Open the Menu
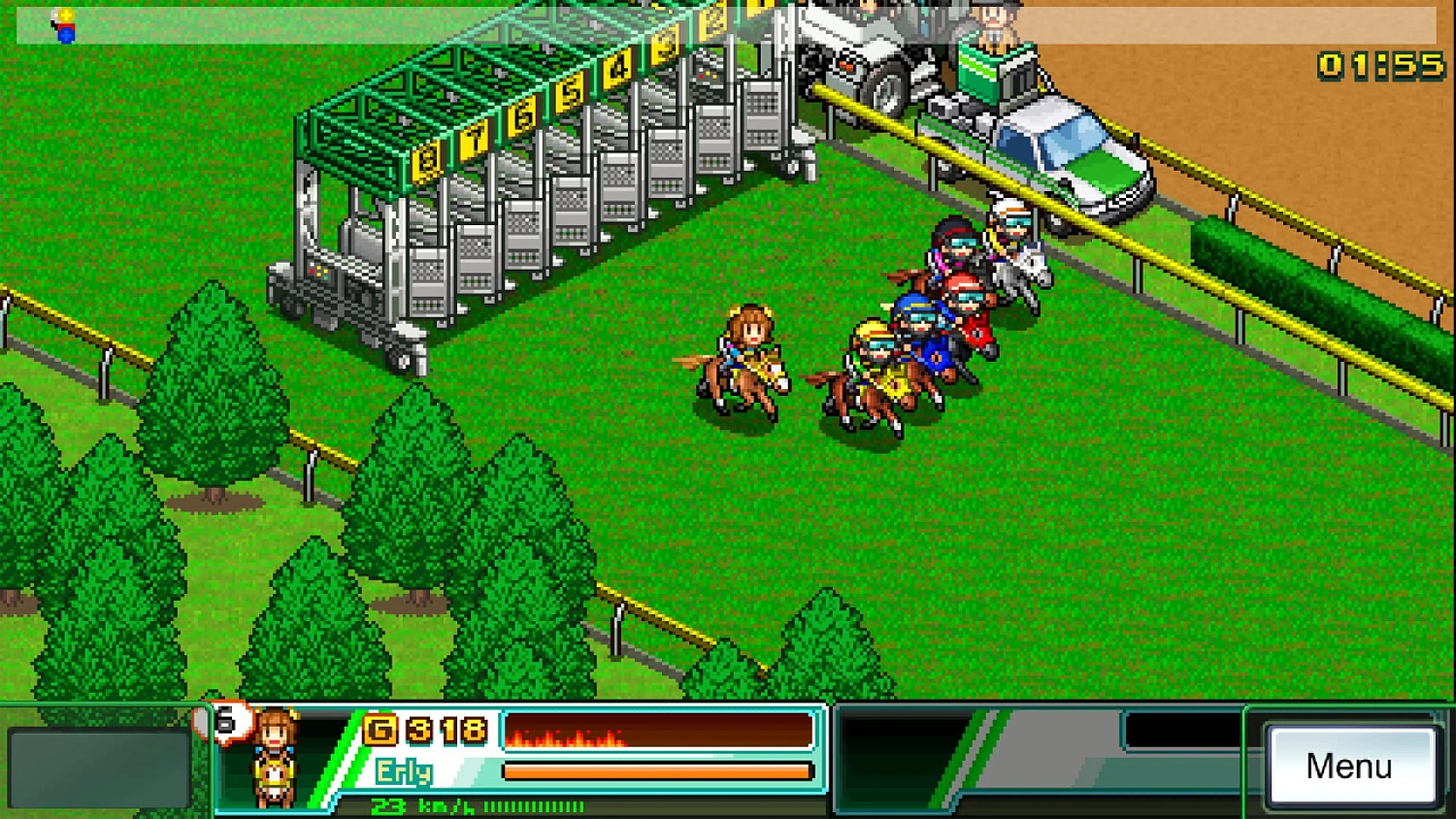This screenshot has height=819, width=1456. point(1351,767)
